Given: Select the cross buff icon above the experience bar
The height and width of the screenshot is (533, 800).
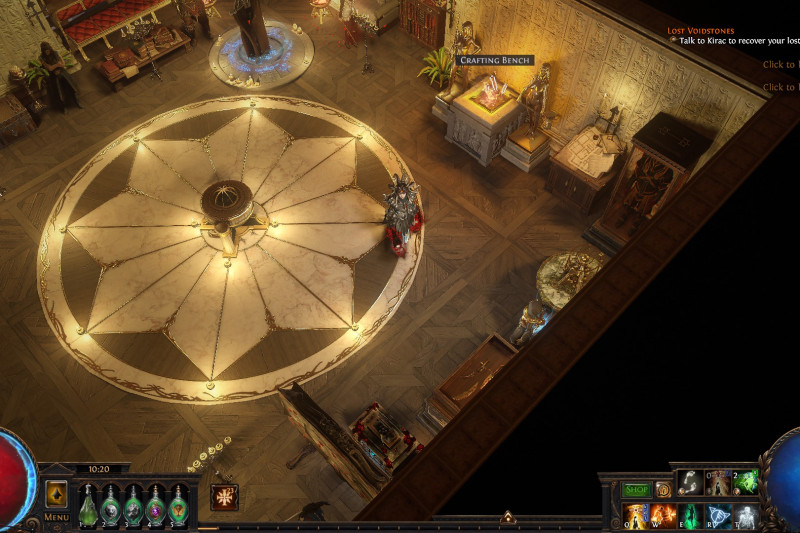Looking at the screenshot, I should pyautogui.click(x=224, y=497).
